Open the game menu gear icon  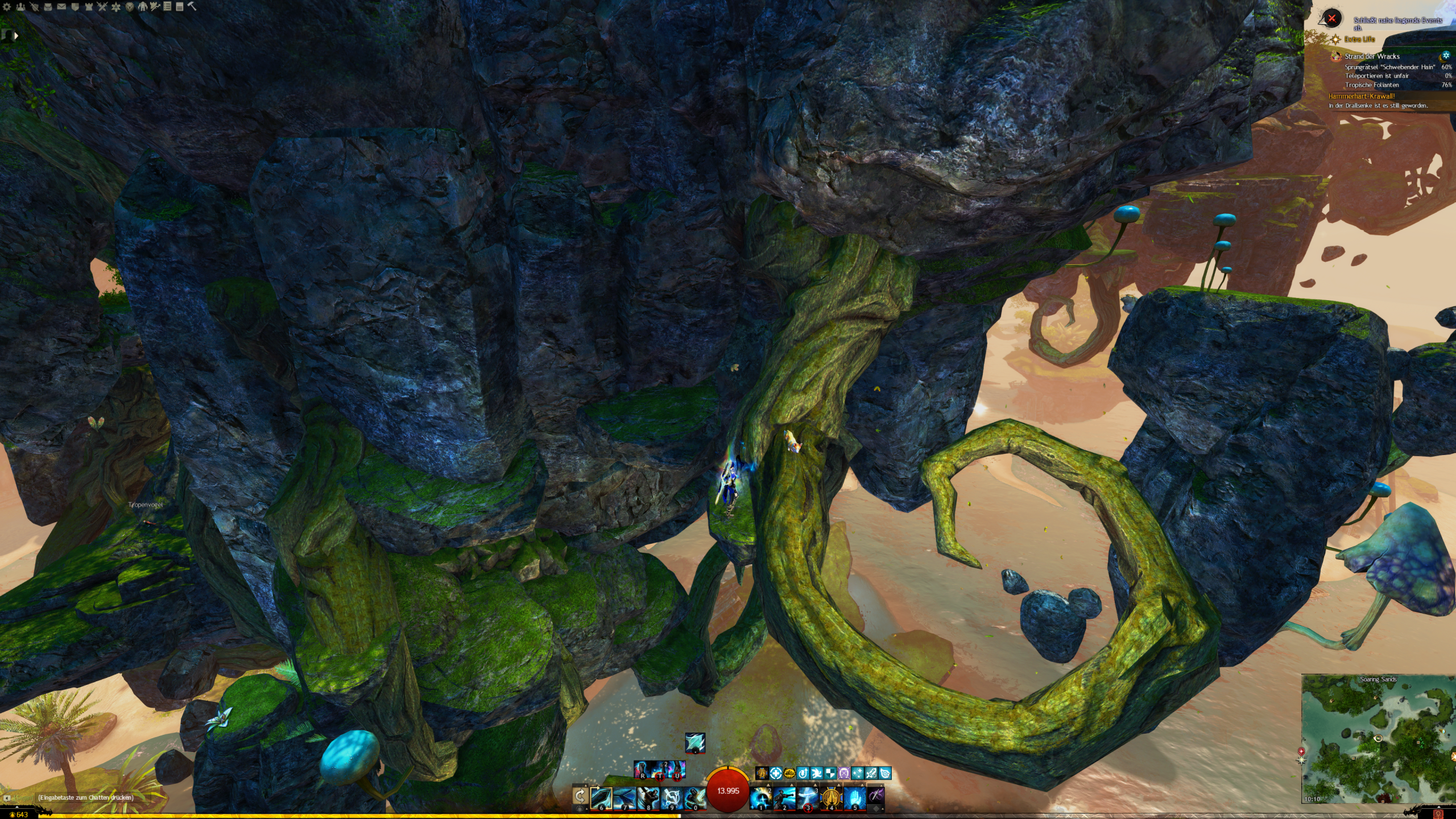point(7,7)
